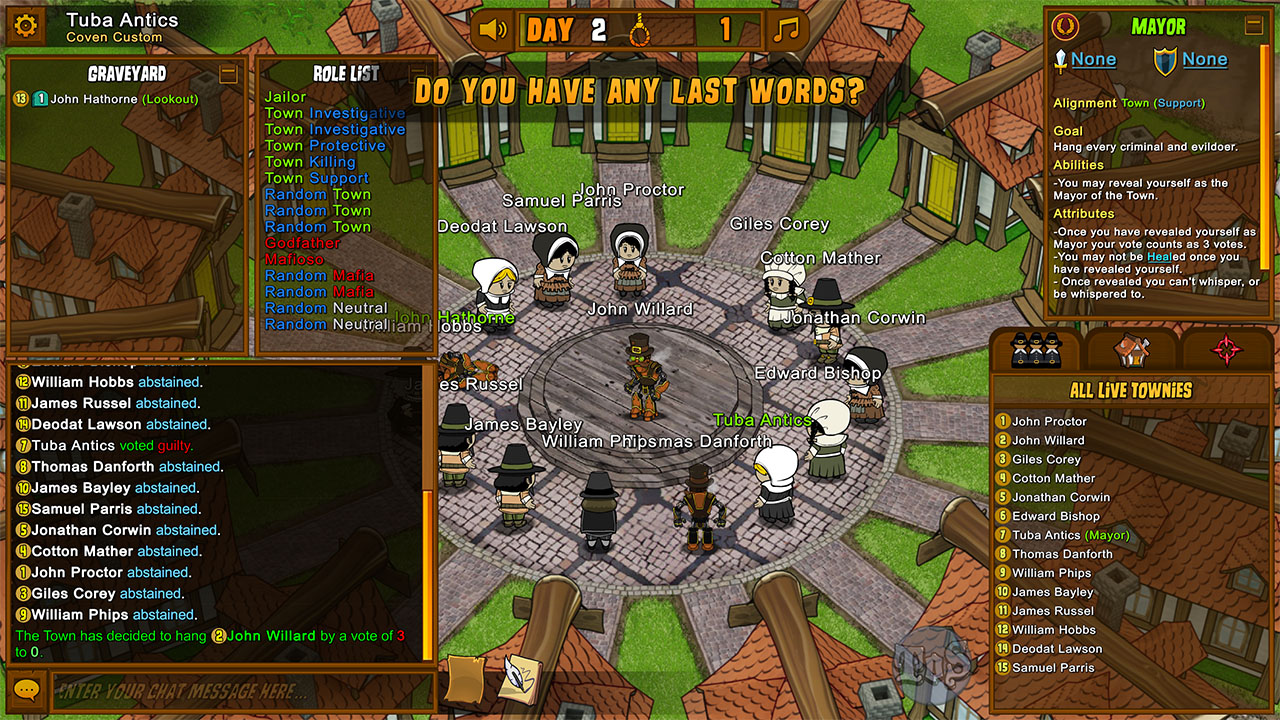Toggle the music note button
The image size is (1280, 720).
[787, 29]
